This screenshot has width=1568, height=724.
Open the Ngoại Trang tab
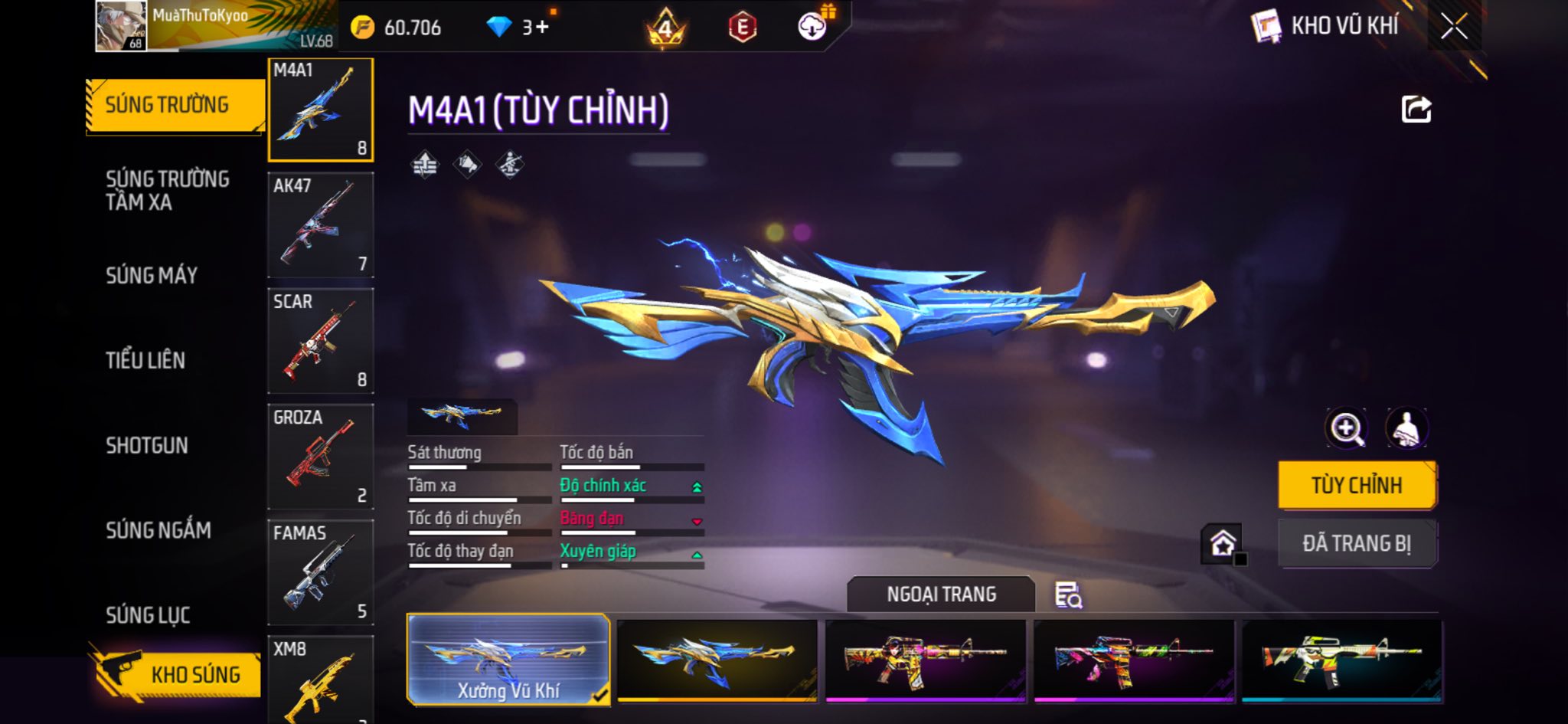click(x=941, y=595)
